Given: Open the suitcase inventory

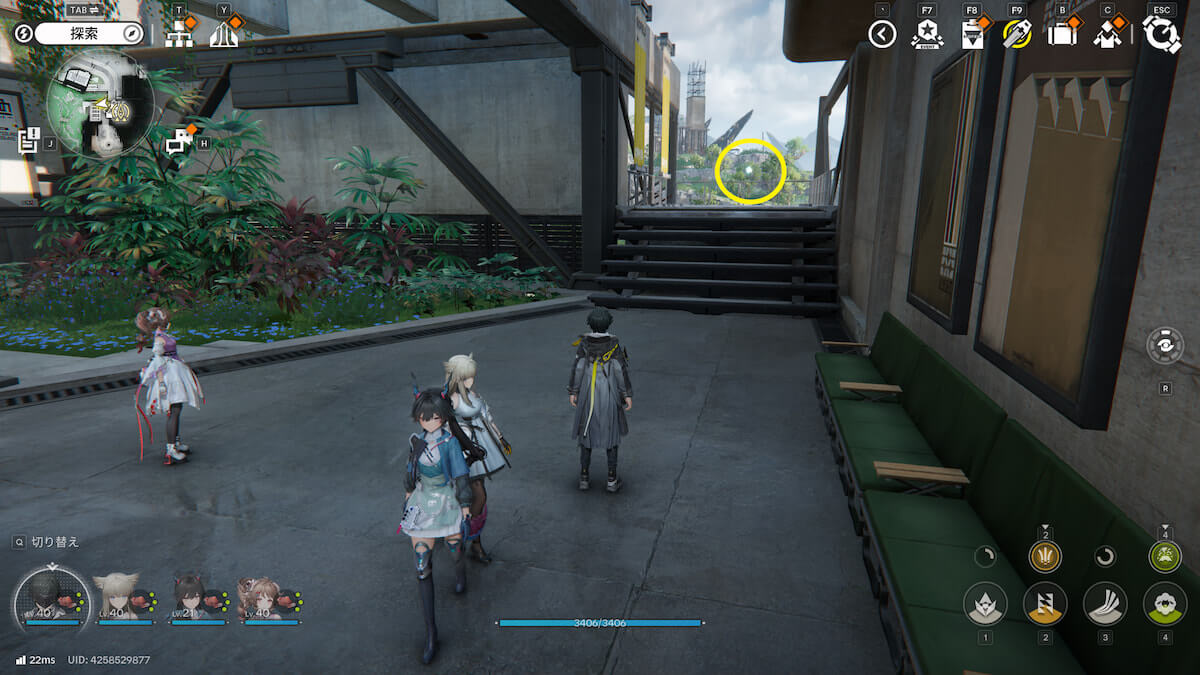Looking at the screenshot, I should click(x=1061, y=34).
